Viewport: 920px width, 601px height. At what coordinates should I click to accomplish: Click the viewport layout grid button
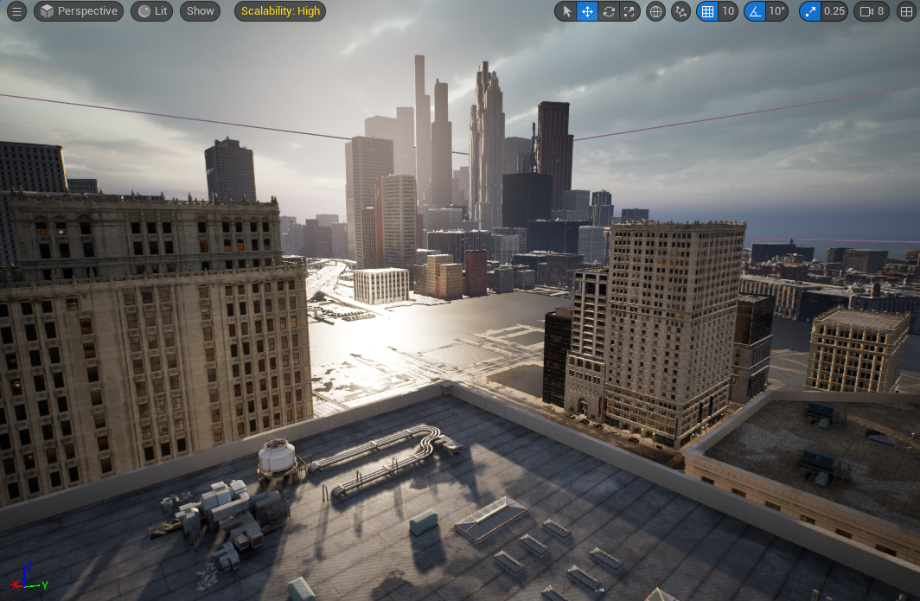(x=907, y=11)
